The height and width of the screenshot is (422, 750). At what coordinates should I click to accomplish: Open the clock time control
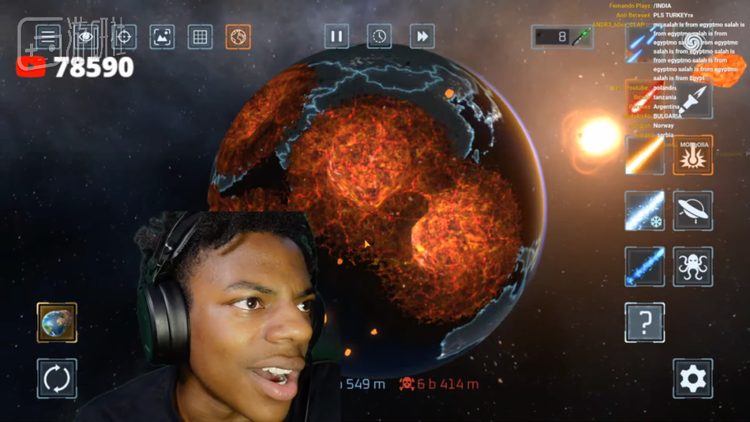click(x=379, y=36)
